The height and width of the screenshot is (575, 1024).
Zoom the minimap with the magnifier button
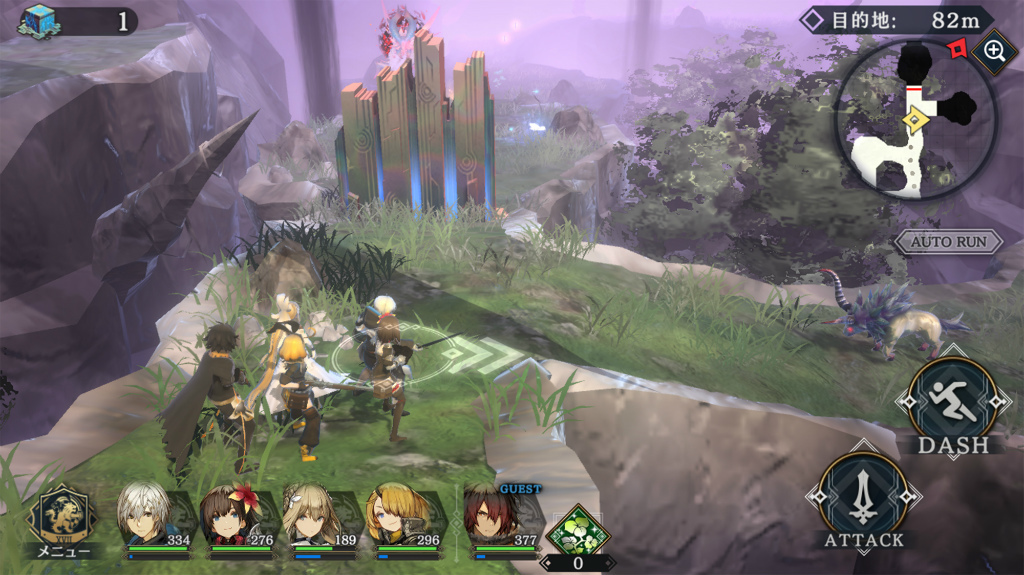(x=994, y=50)
